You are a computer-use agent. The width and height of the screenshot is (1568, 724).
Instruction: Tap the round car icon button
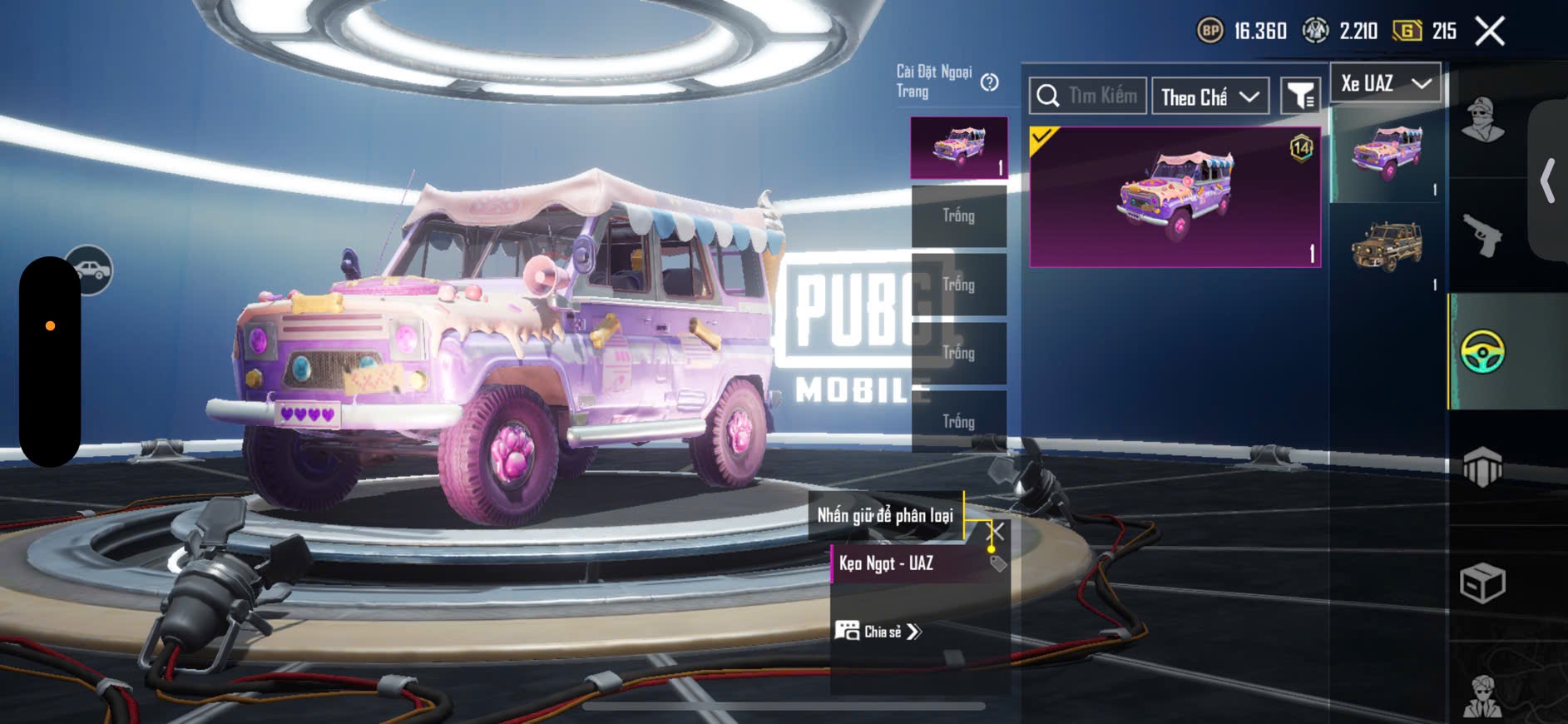(90, 270)
